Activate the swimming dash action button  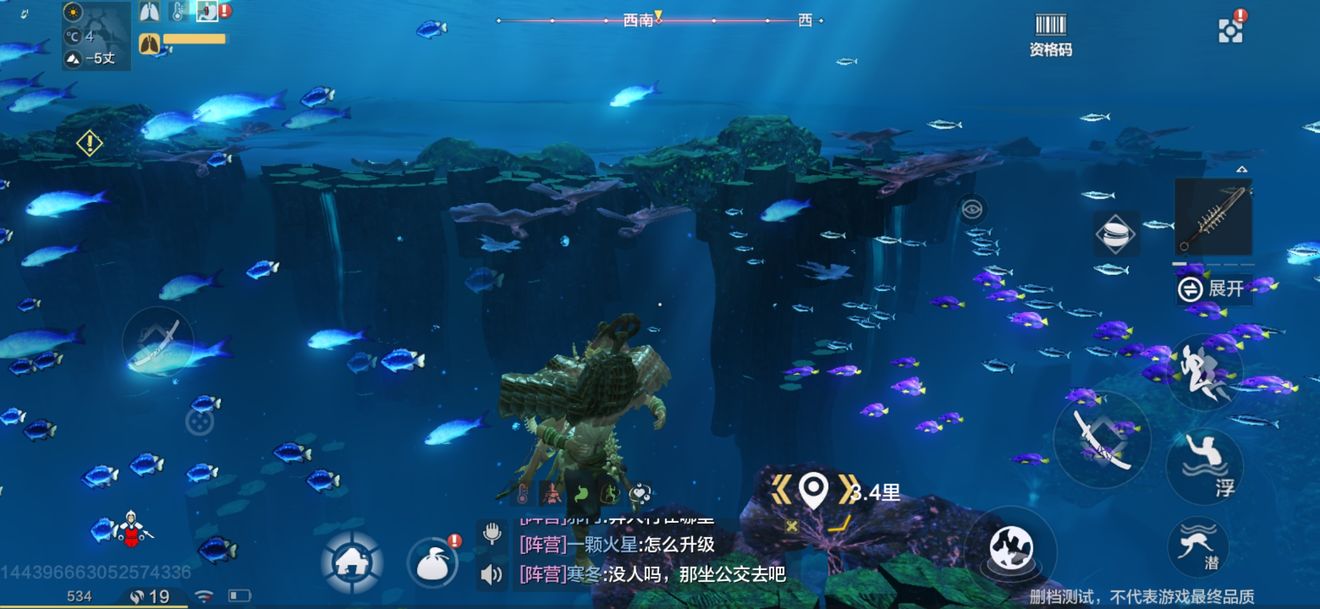click(1204, 371)
